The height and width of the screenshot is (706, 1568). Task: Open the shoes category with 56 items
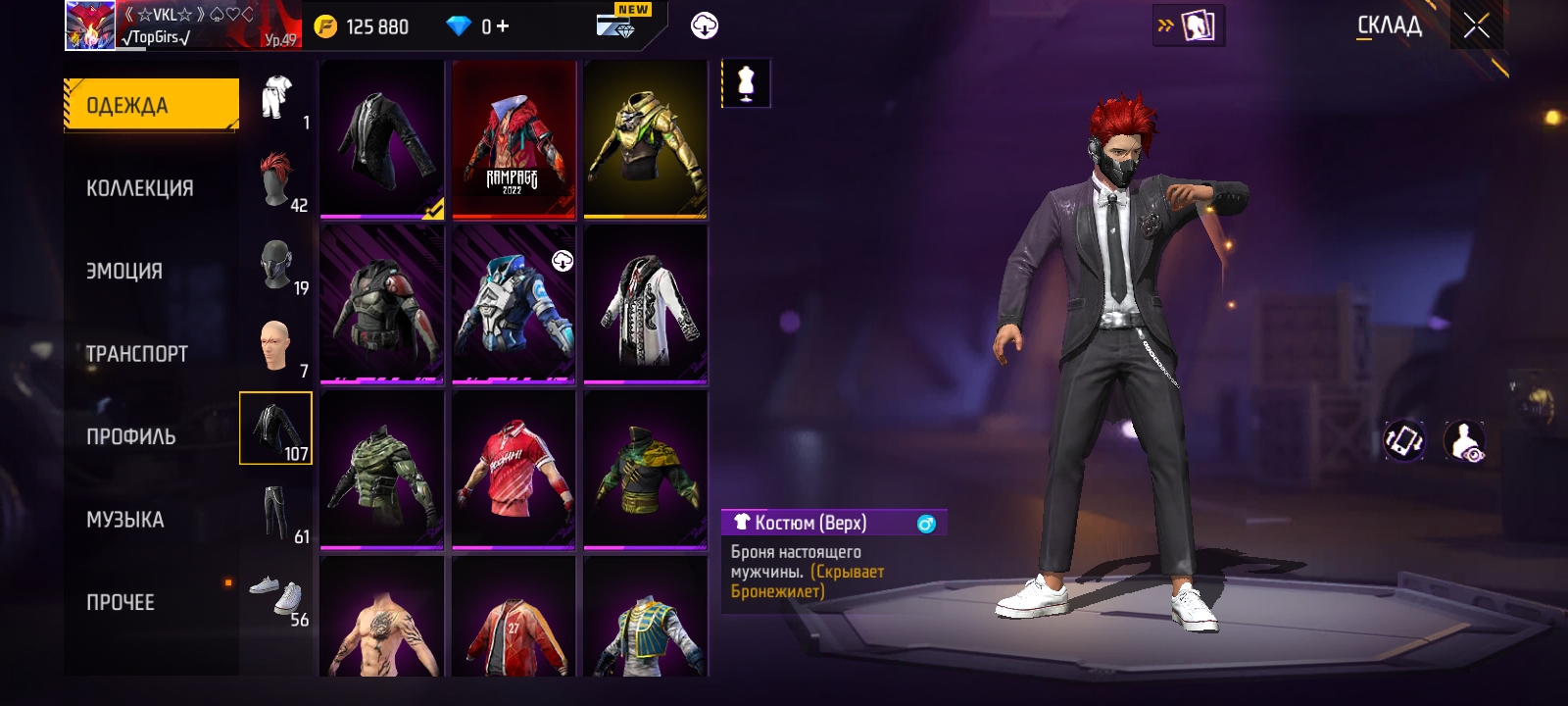276,595
